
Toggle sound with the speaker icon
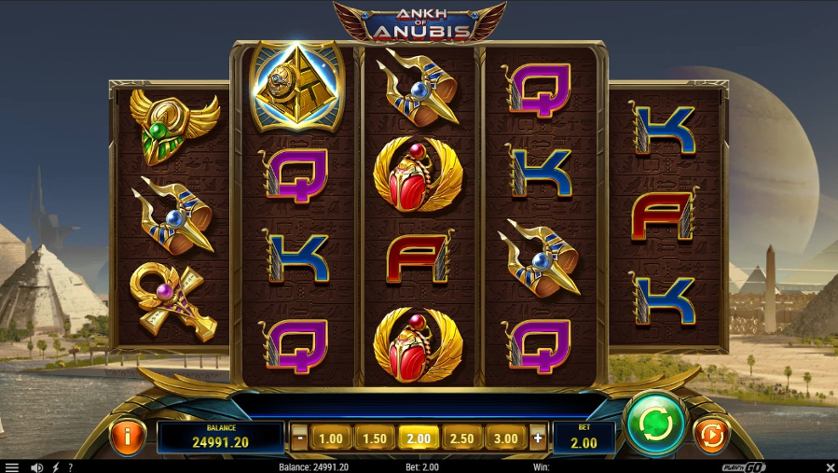tap(37, 467)
